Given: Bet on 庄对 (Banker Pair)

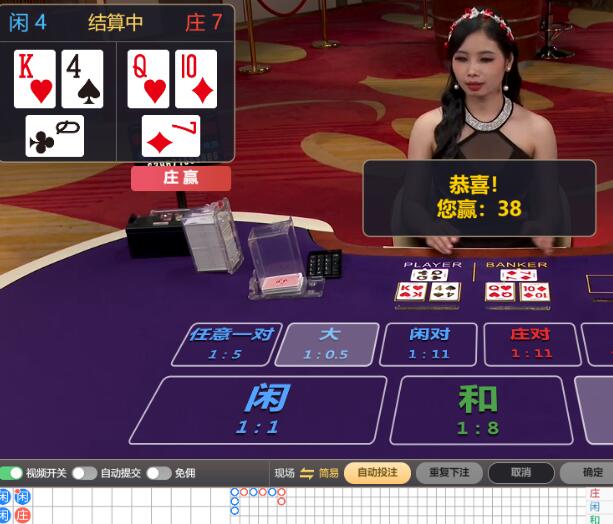Looking at the screenshot, I should (531, 343).
